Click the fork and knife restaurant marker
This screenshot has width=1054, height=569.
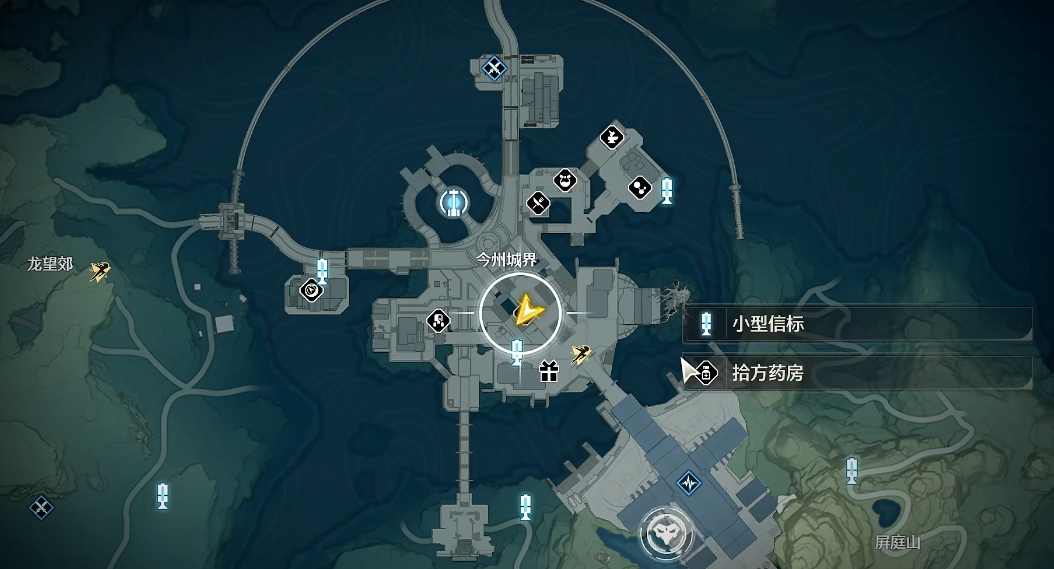538,203
